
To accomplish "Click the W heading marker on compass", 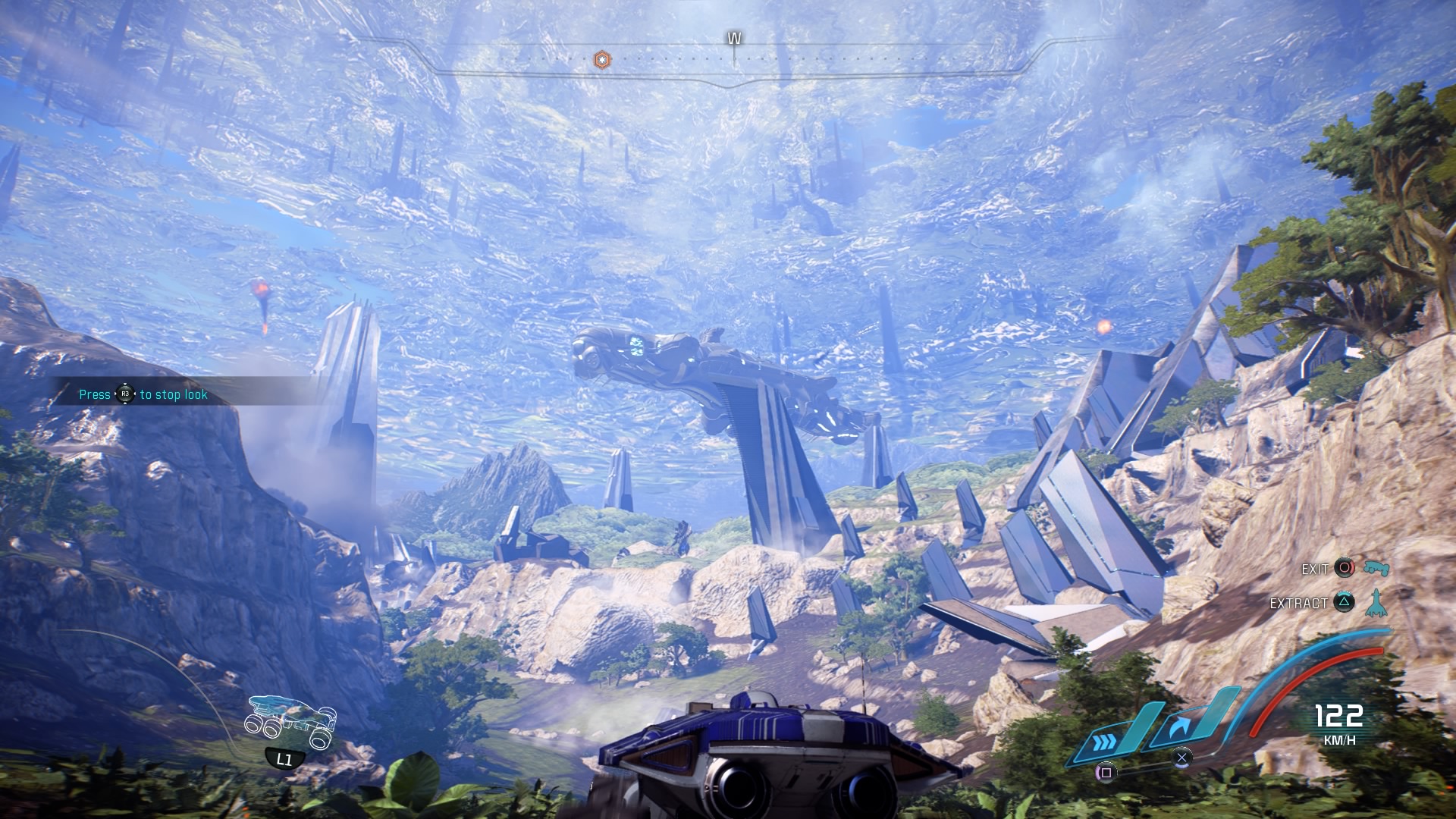I will 733,36.
